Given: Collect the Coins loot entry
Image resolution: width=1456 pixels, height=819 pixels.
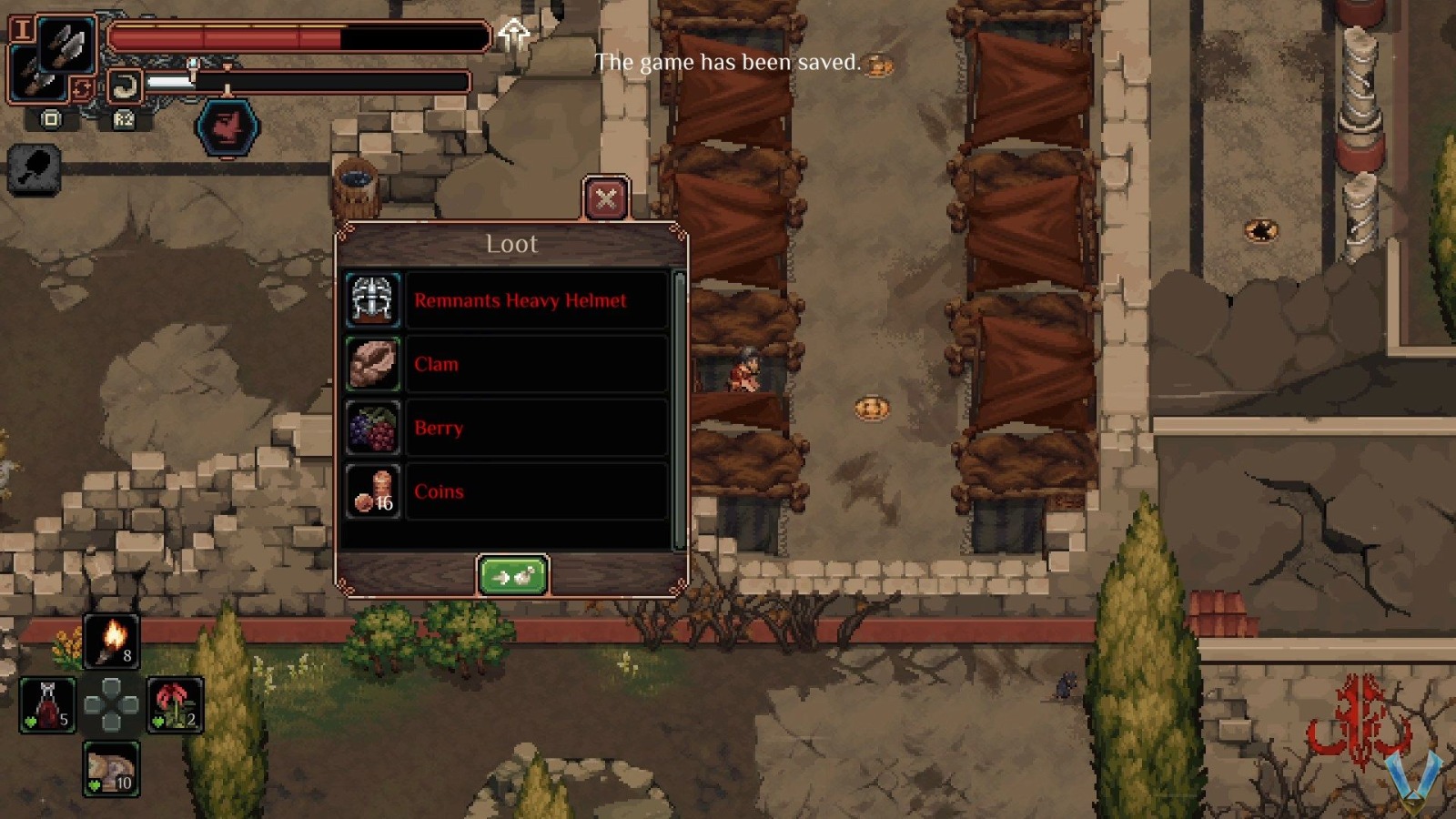Looking at the screenshot, I should pyautogui.click(x=537, y=491).
